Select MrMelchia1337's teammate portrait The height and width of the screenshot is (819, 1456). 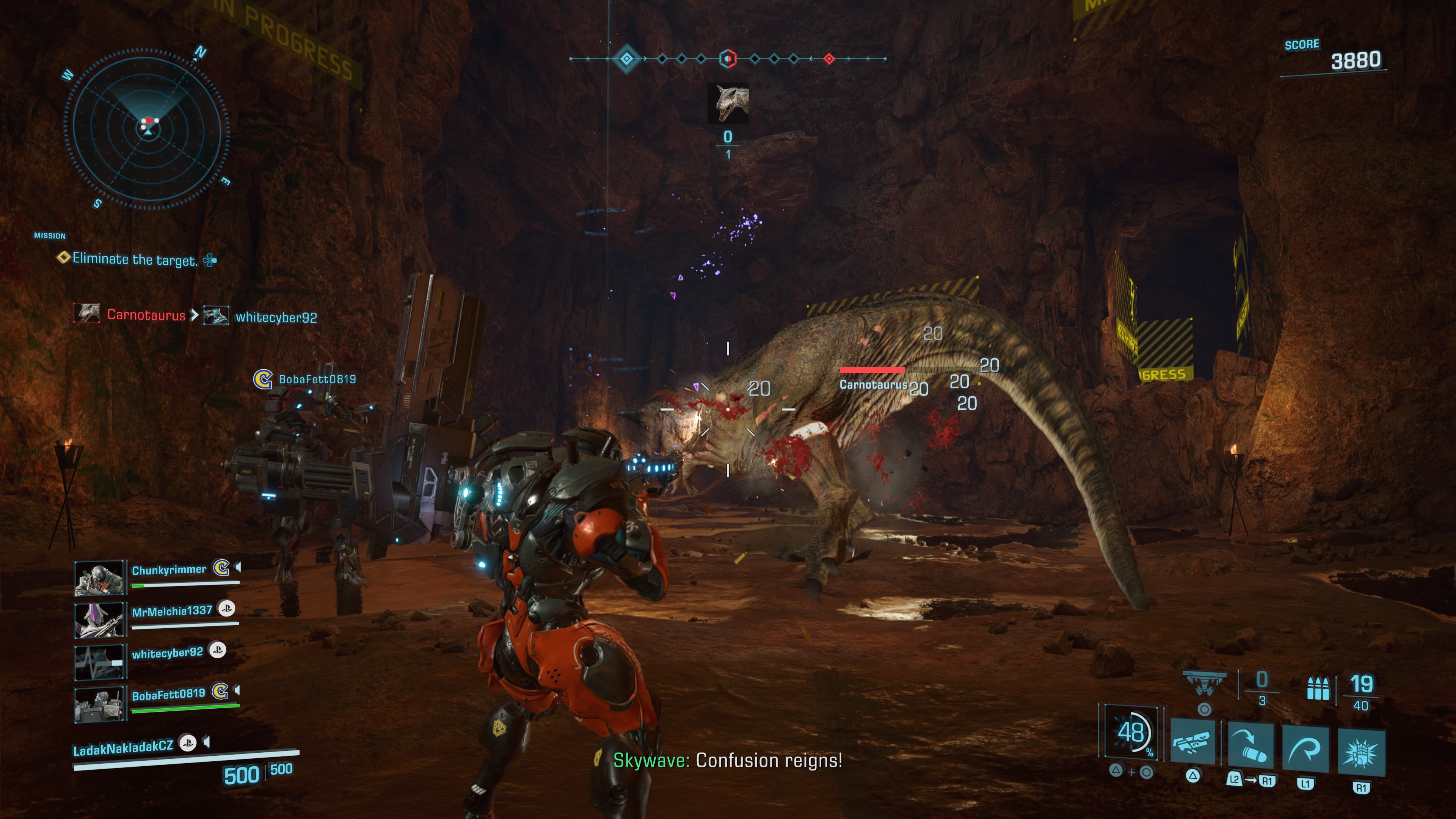pyautogui.click(x=99, y=619)
